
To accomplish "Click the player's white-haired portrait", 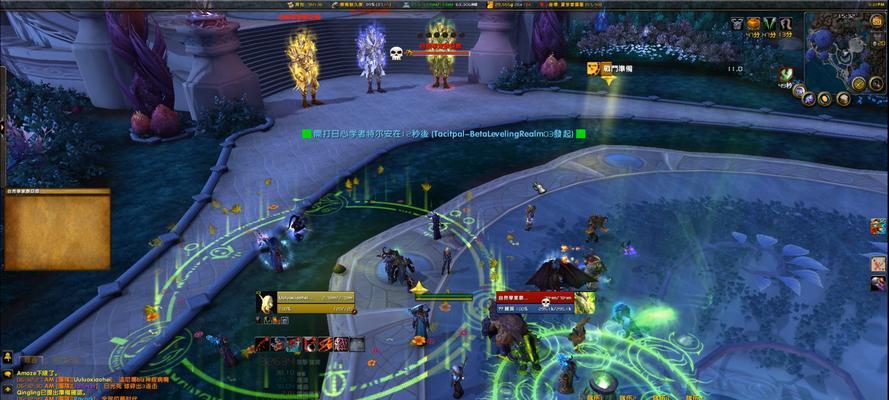I will pyautogui.click(x=266, y=302).
